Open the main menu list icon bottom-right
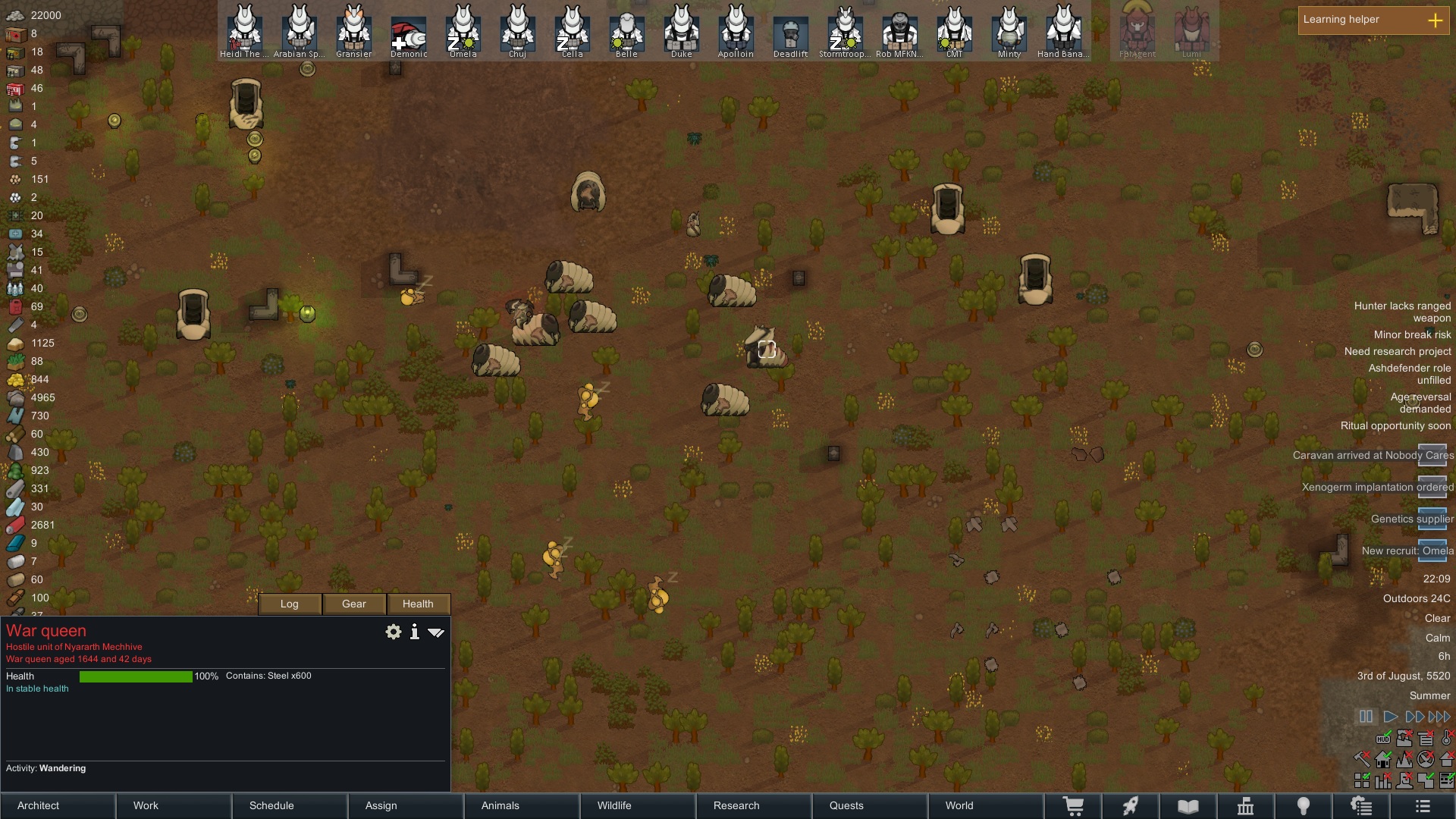1456x819 pixels. [1423, 805]
